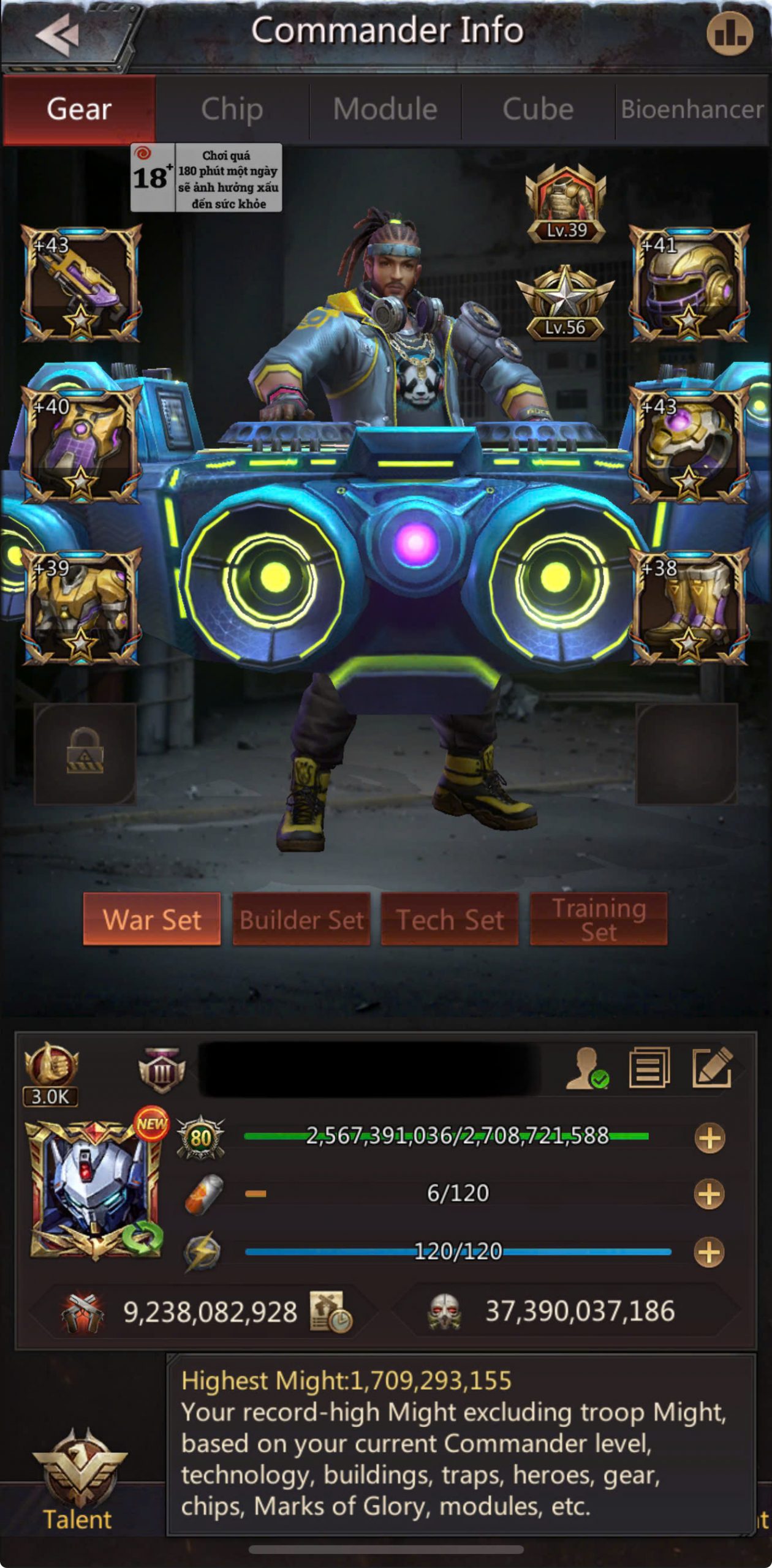Inspect the +41 helmet gear slot

click(x=689, y=284)
